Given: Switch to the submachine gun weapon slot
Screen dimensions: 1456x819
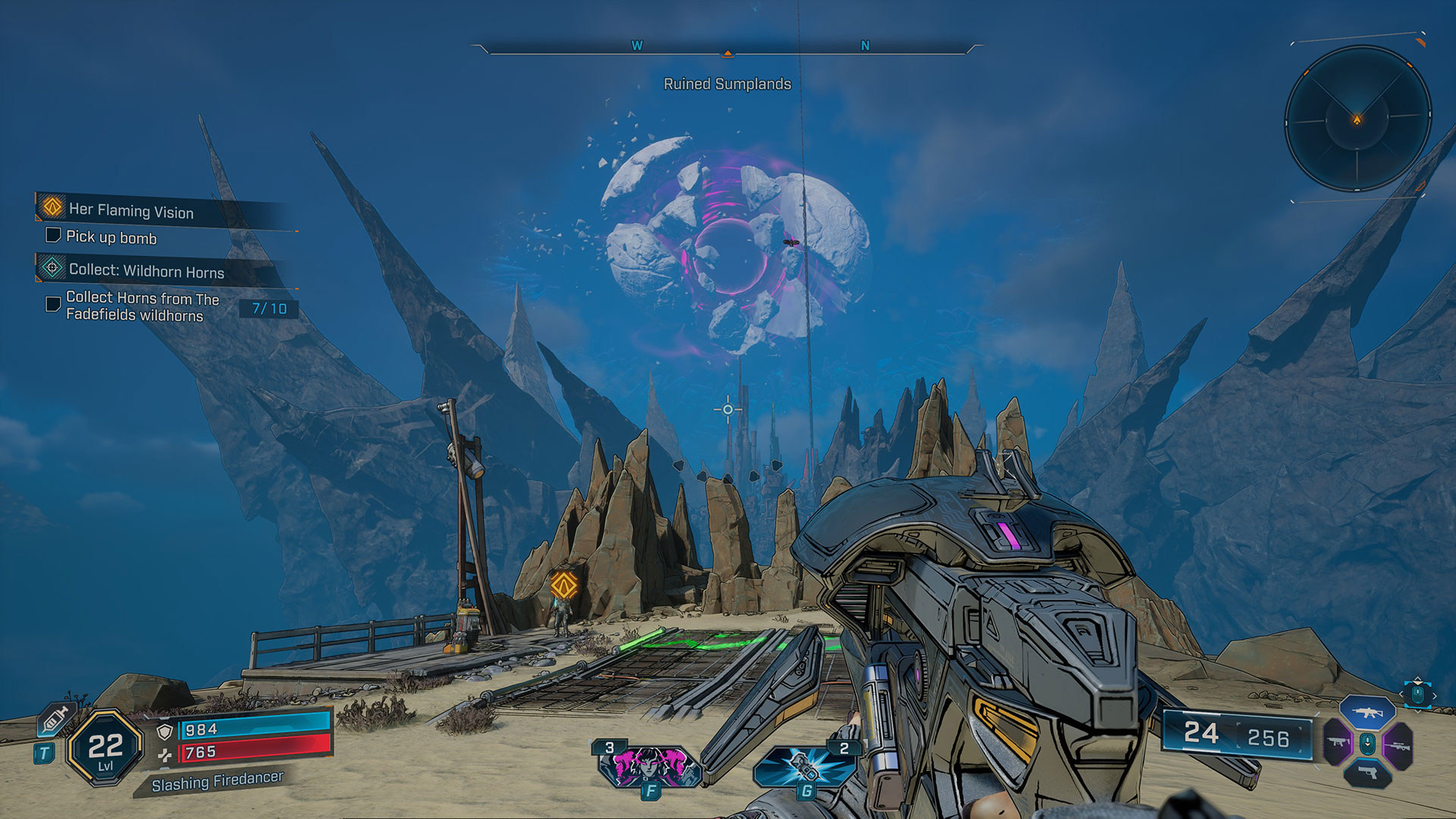Looking at the screenshot, I should [x=1337, y=743].
